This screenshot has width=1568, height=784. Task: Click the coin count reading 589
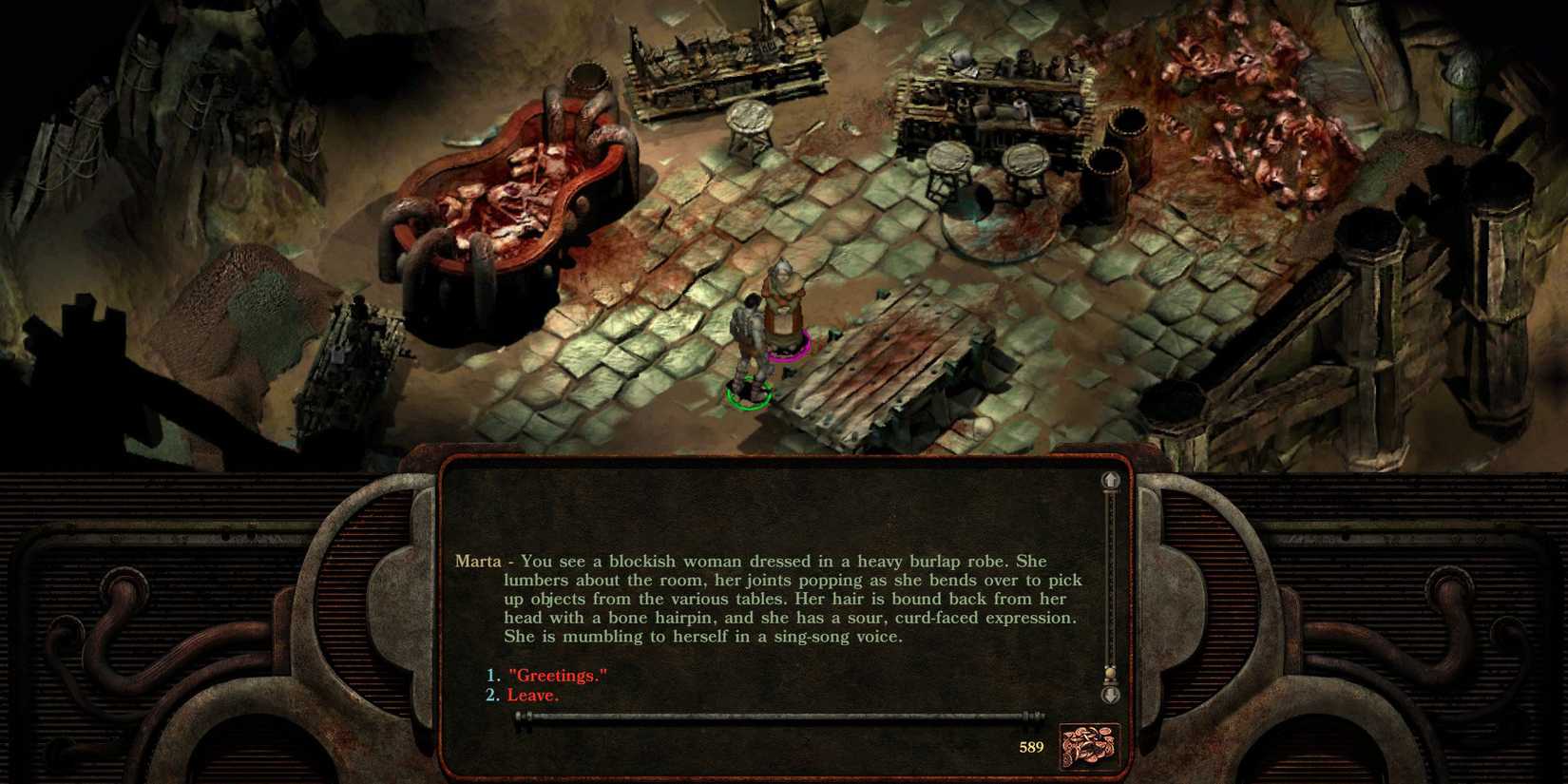pos(1034,748)
